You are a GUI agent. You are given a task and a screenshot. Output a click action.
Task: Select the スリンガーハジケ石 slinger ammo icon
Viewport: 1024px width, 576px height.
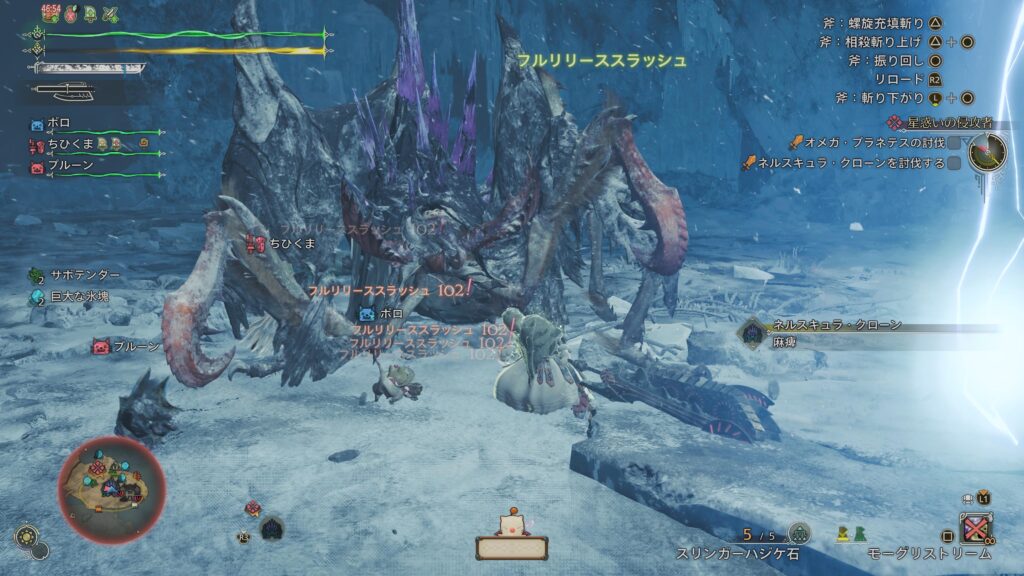pyautogui.click(x=798, y=533)
